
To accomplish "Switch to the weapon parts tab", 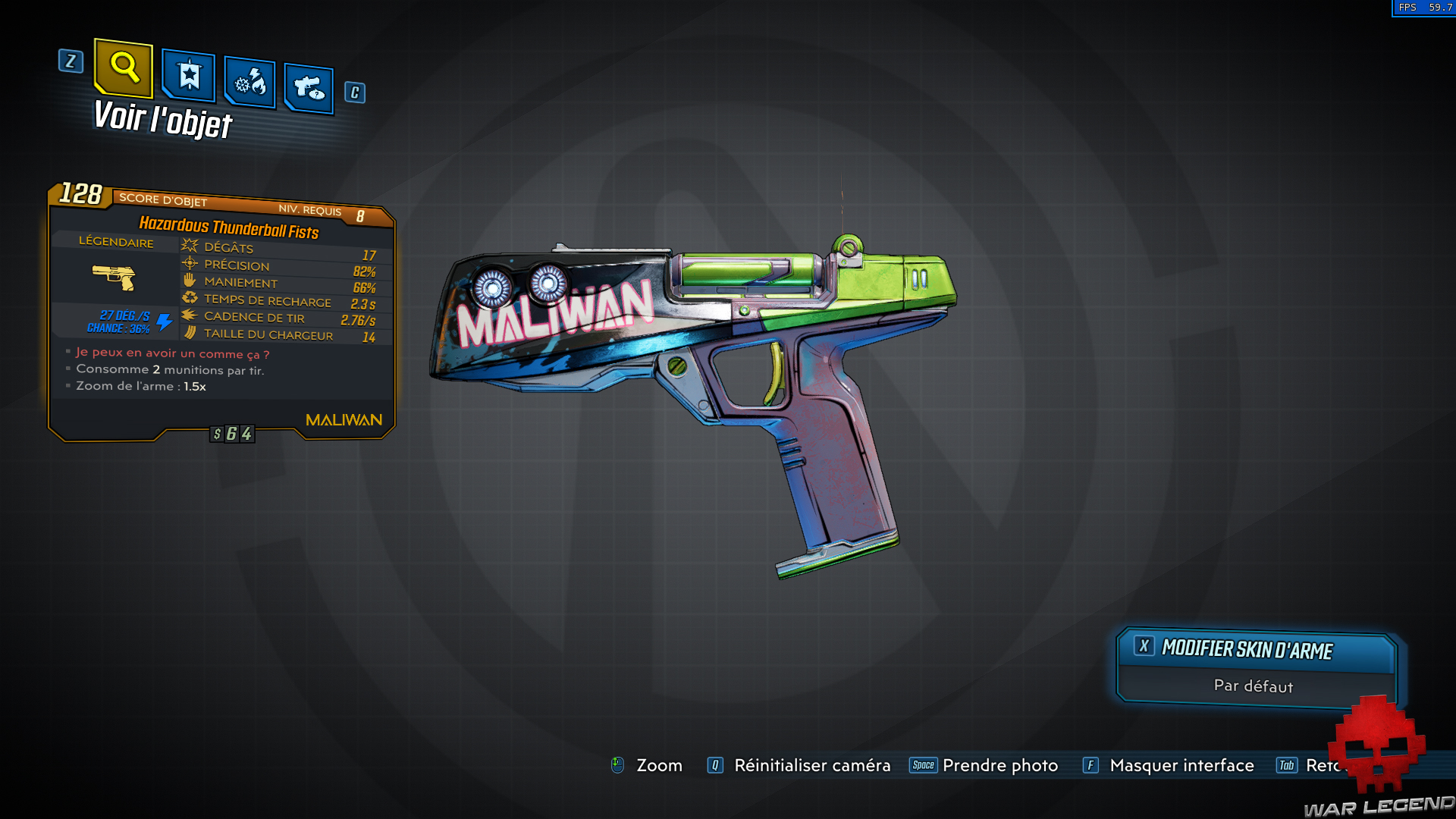I will coord(309,89).
